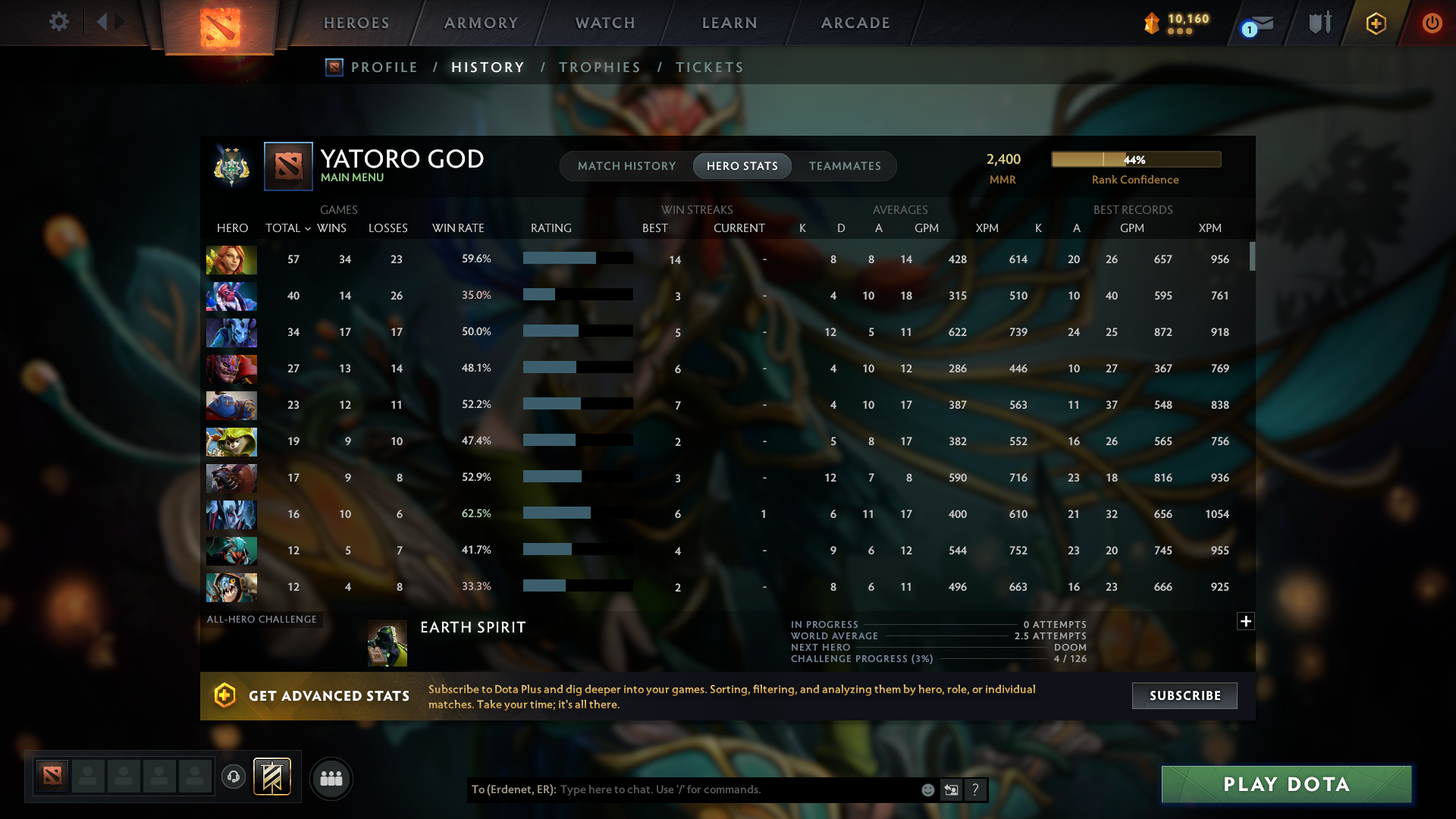Click the power/exit icon top right
1456x819 pixels.
[x=1432, y=24]
